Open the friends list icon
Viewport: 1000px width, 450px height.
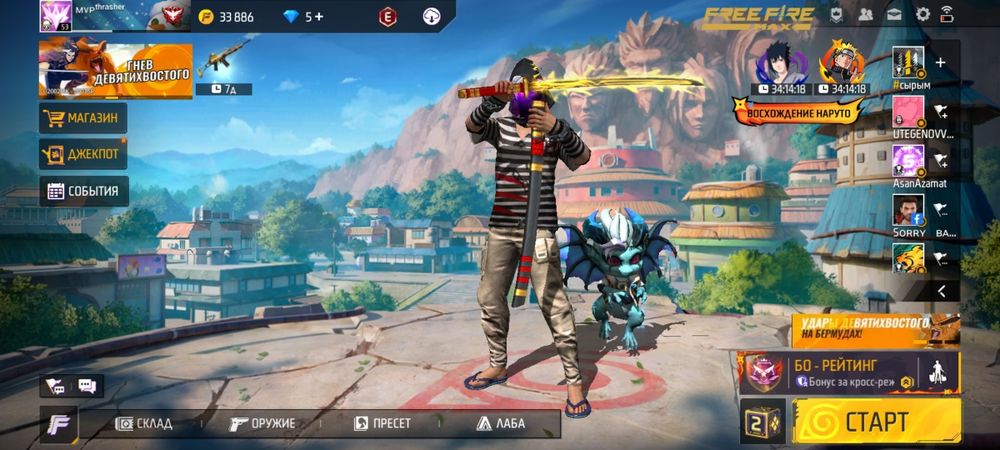(866, 14)
